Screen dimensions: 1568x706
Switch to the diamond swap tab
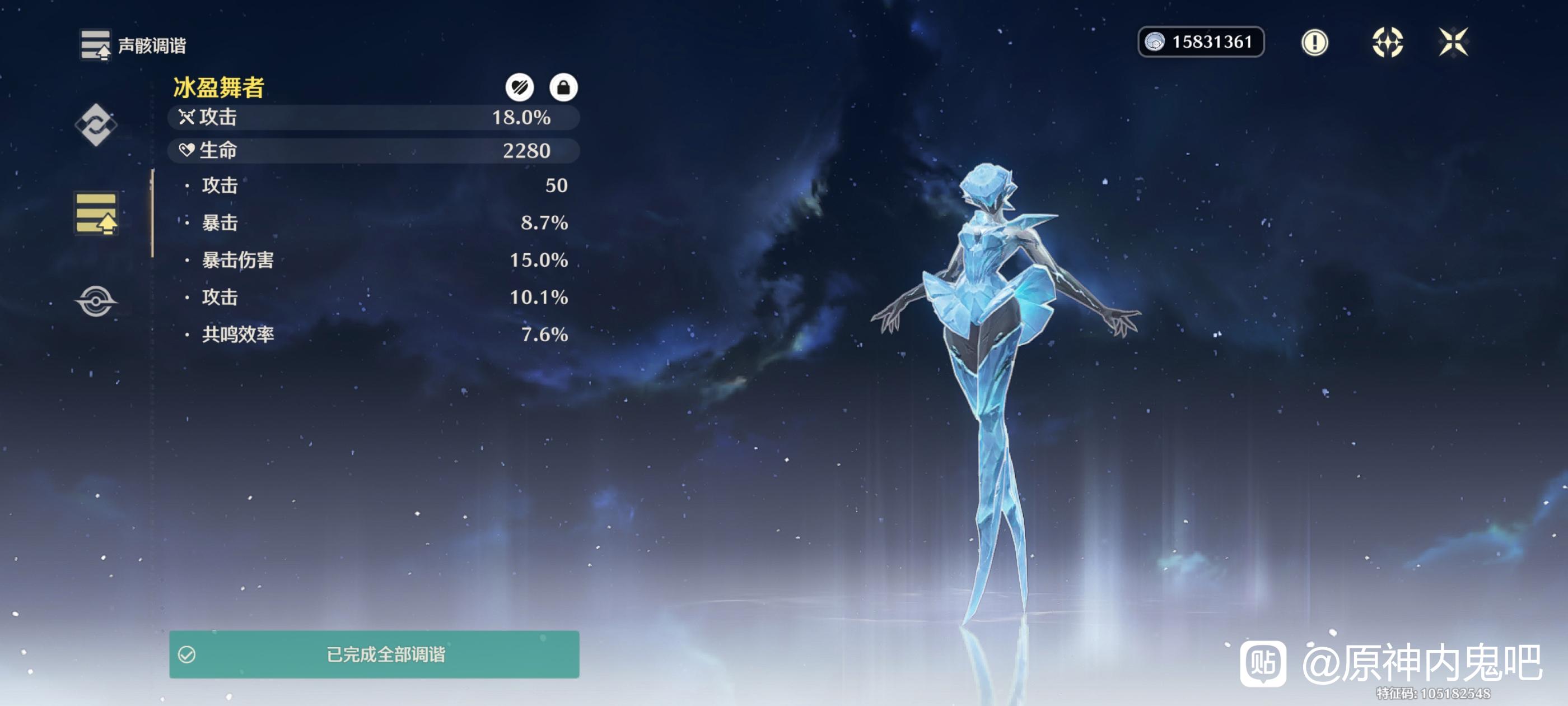96,125
